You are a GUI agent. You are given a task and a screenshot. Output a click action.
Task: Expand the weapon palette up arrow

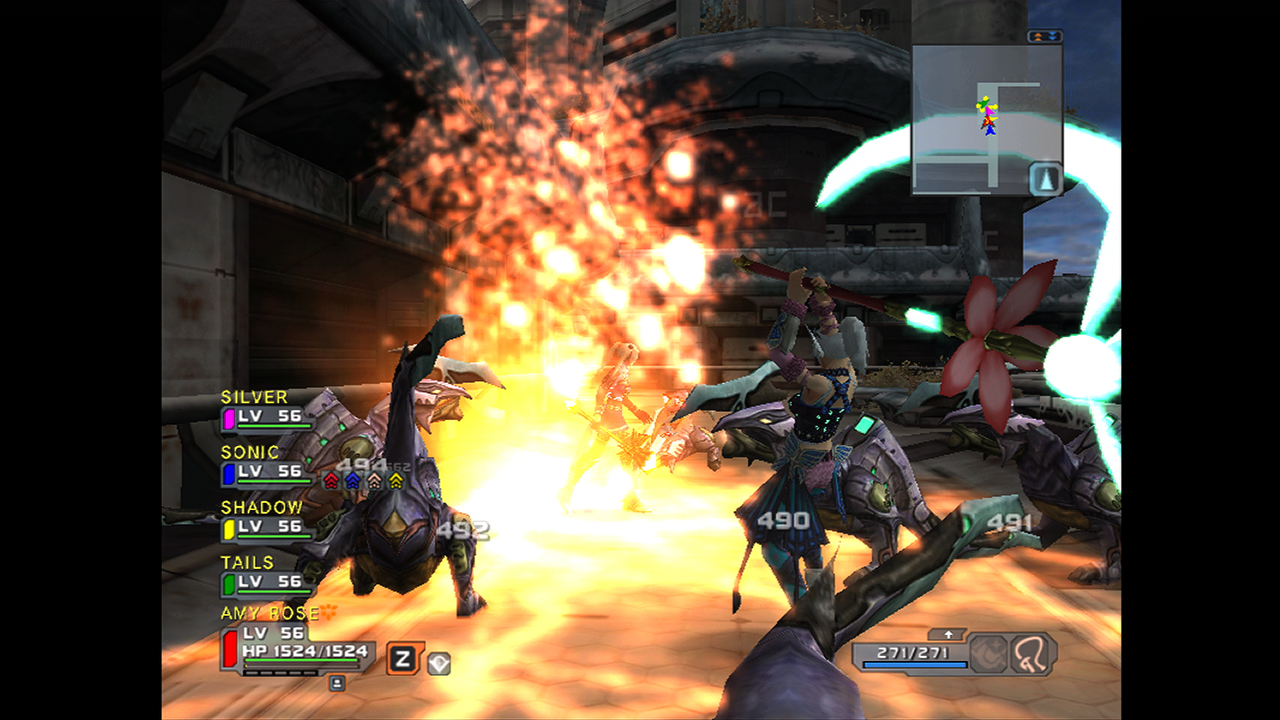pos(946,634)
